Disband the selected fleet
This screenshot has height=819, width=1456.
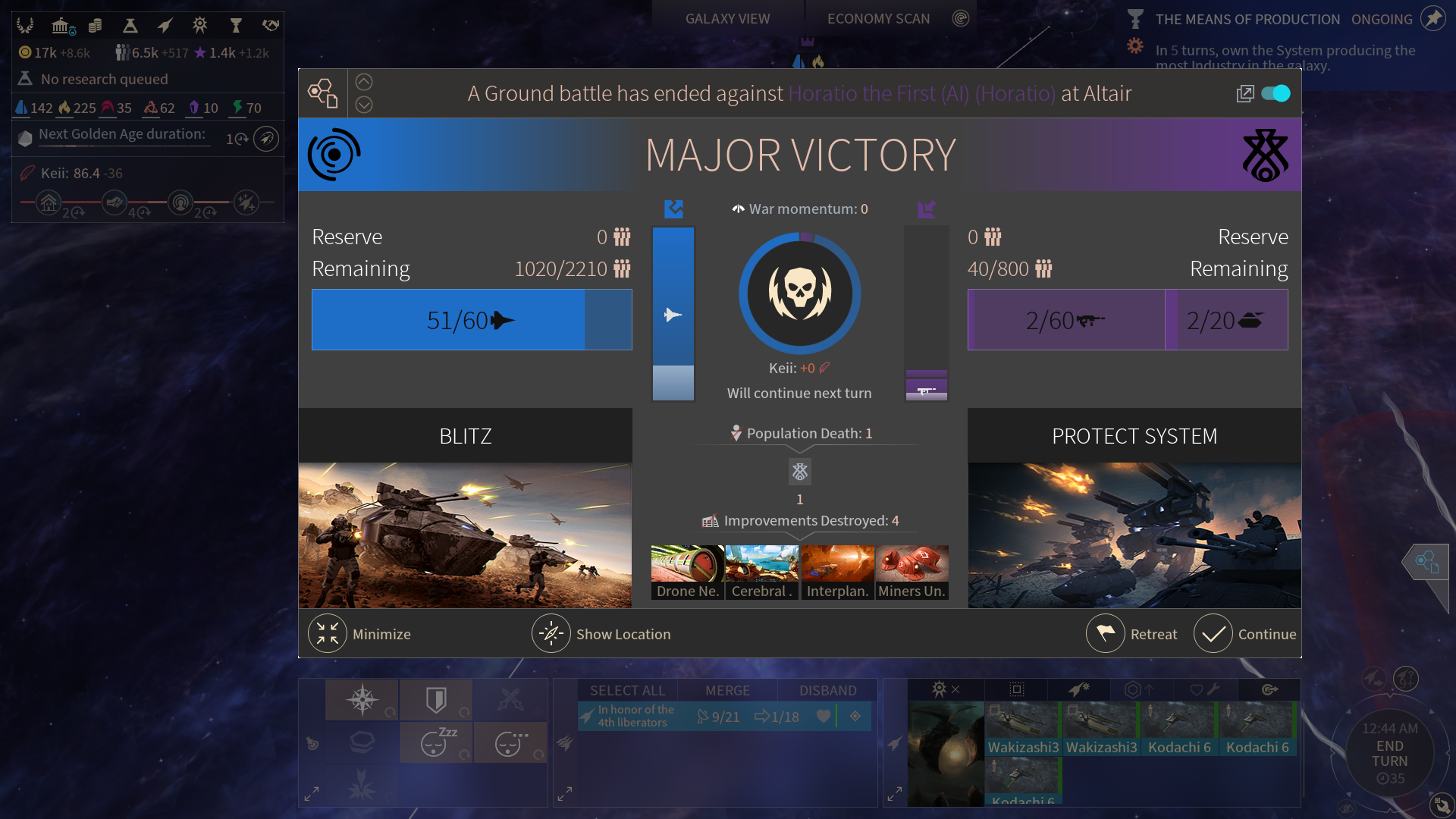click(x=827, y=690)
